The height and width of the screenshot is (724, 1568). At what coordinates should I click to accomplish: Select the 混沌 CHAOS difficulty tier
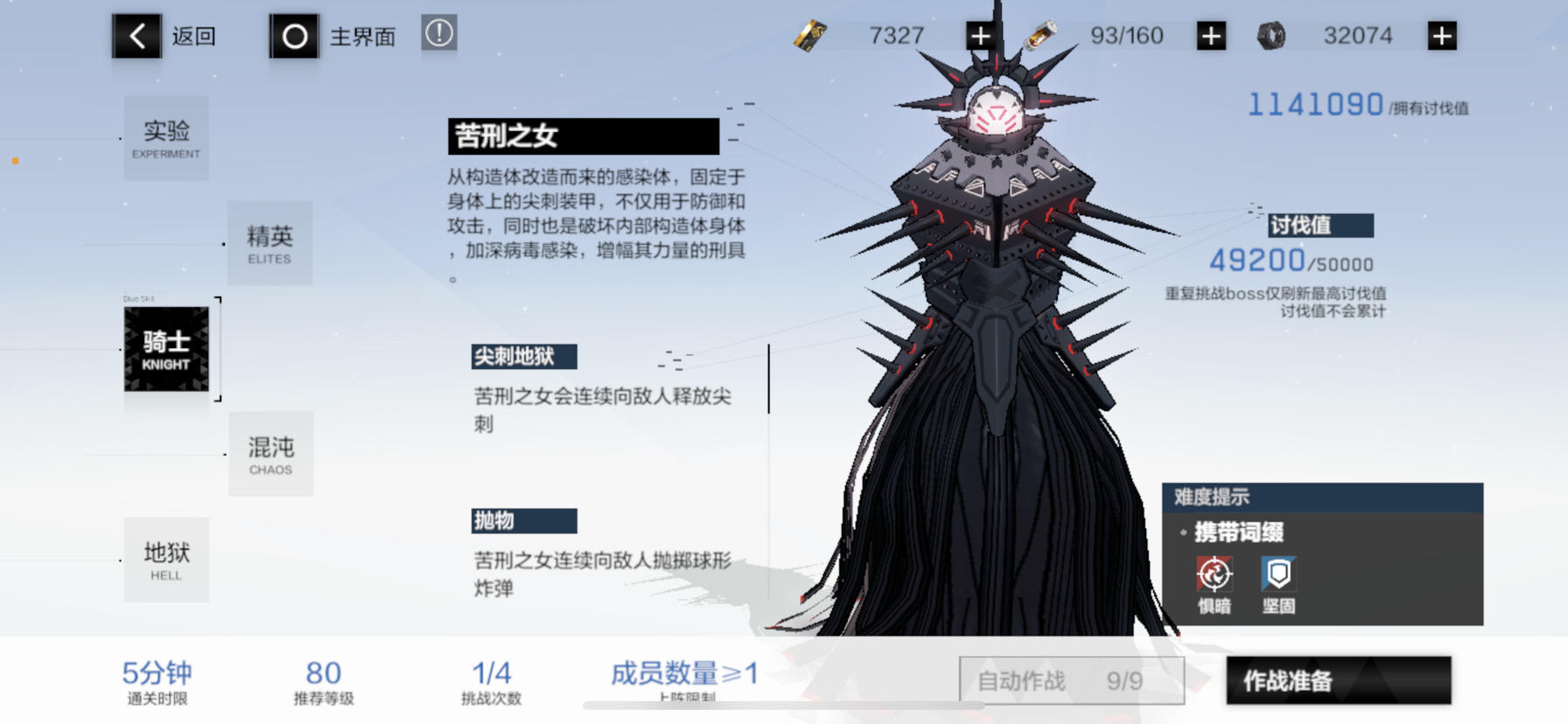(x=270, y=455)
